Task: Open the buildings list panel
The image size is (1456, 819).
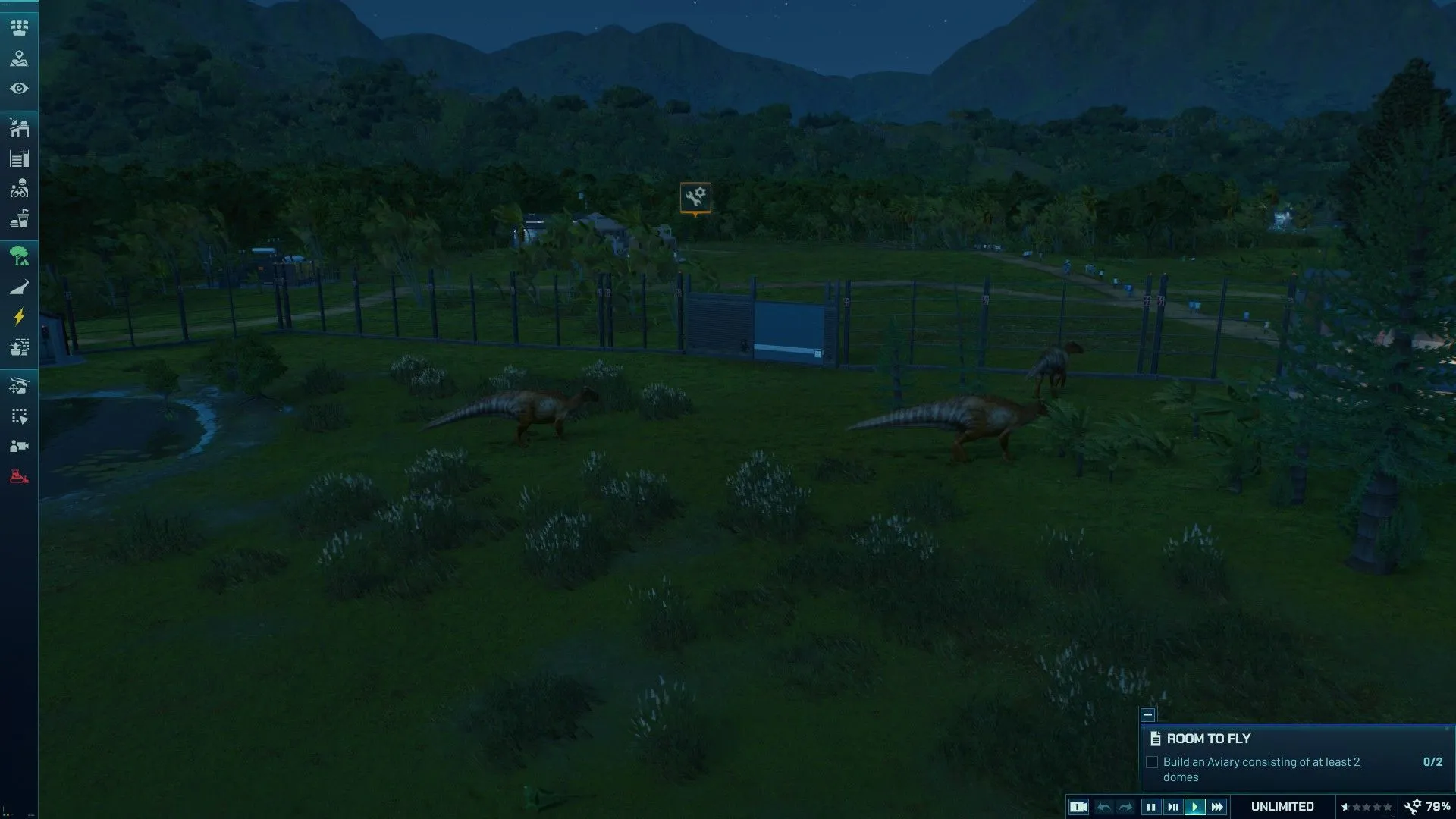Action: point(19,159)
